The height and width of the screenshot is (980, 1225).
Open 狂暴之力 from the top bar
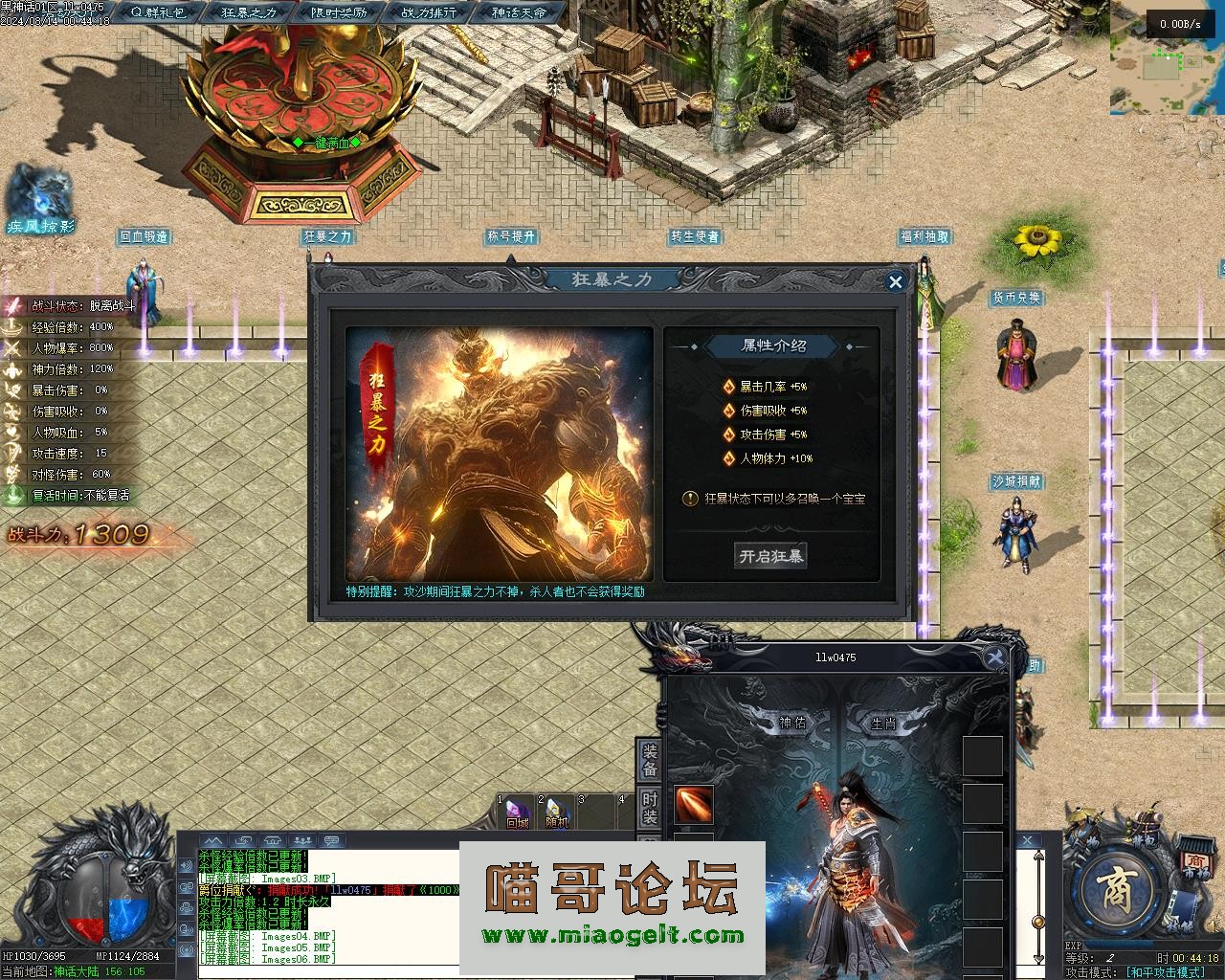coord(249,12)
